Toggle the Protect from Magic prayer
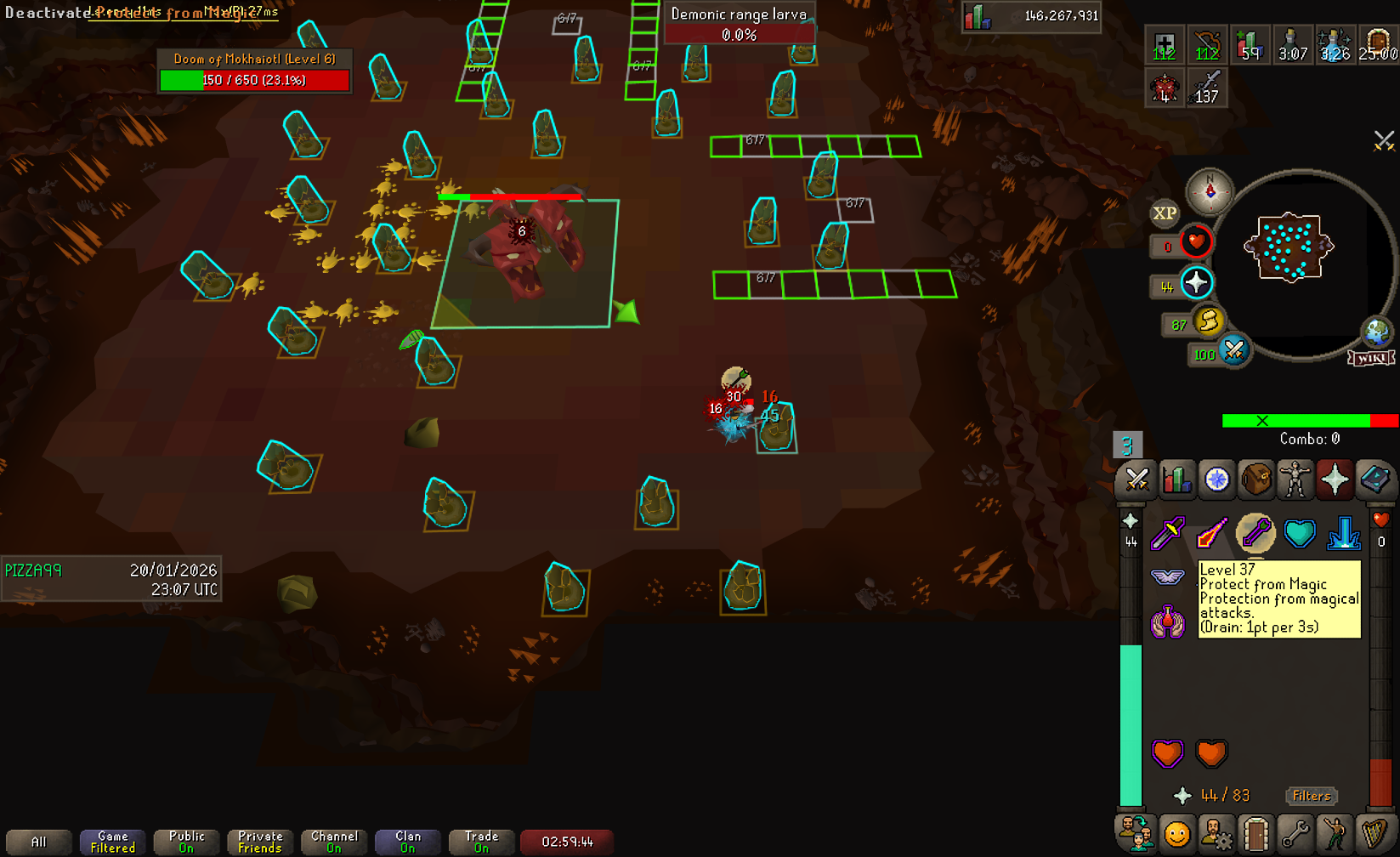 click(x=1255, y=534)
